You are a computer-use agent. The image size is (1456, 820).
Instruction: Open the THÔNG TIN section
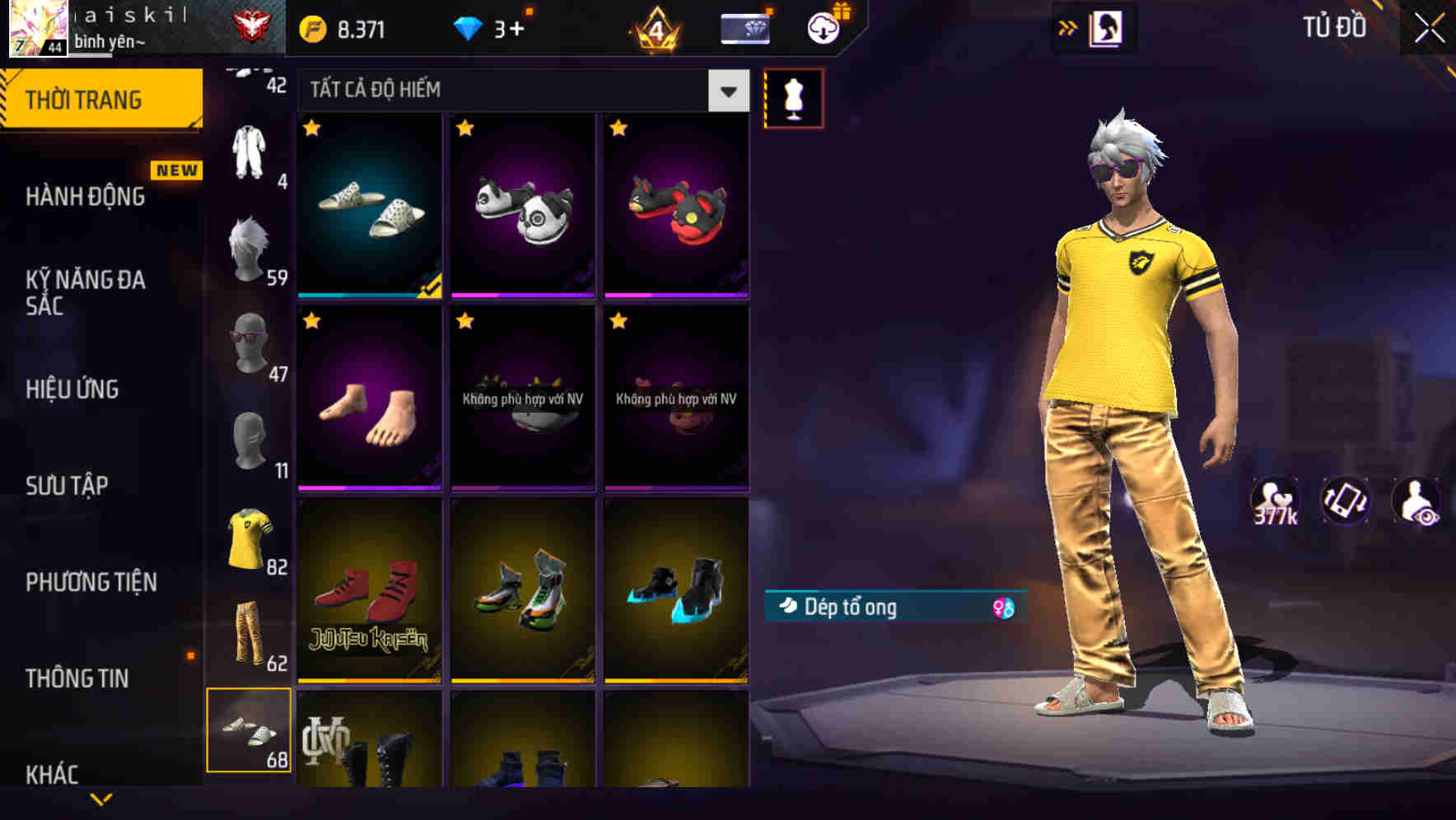(77, 678)
